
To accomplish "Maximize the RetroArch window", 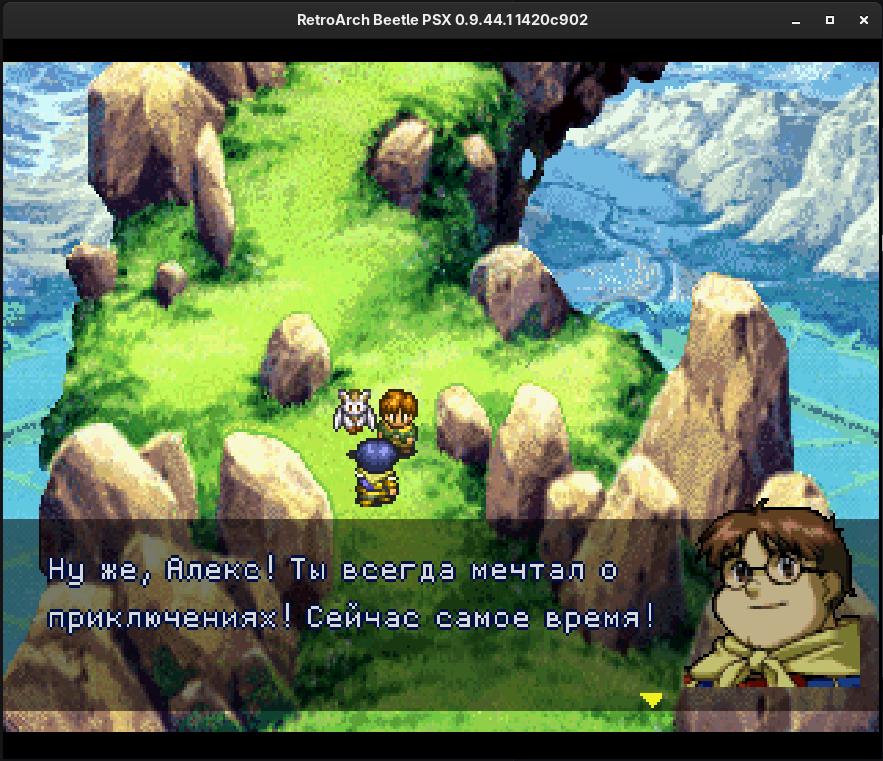I will point(830,20).
